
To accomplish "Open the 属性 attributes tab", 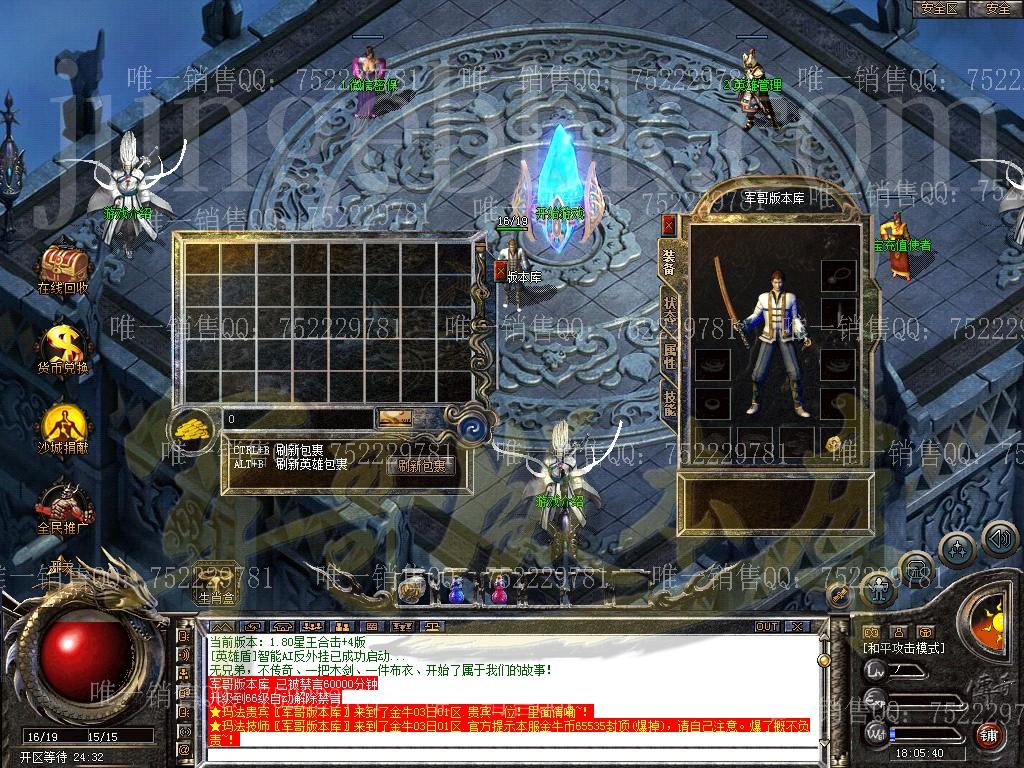I will [669, 357].
